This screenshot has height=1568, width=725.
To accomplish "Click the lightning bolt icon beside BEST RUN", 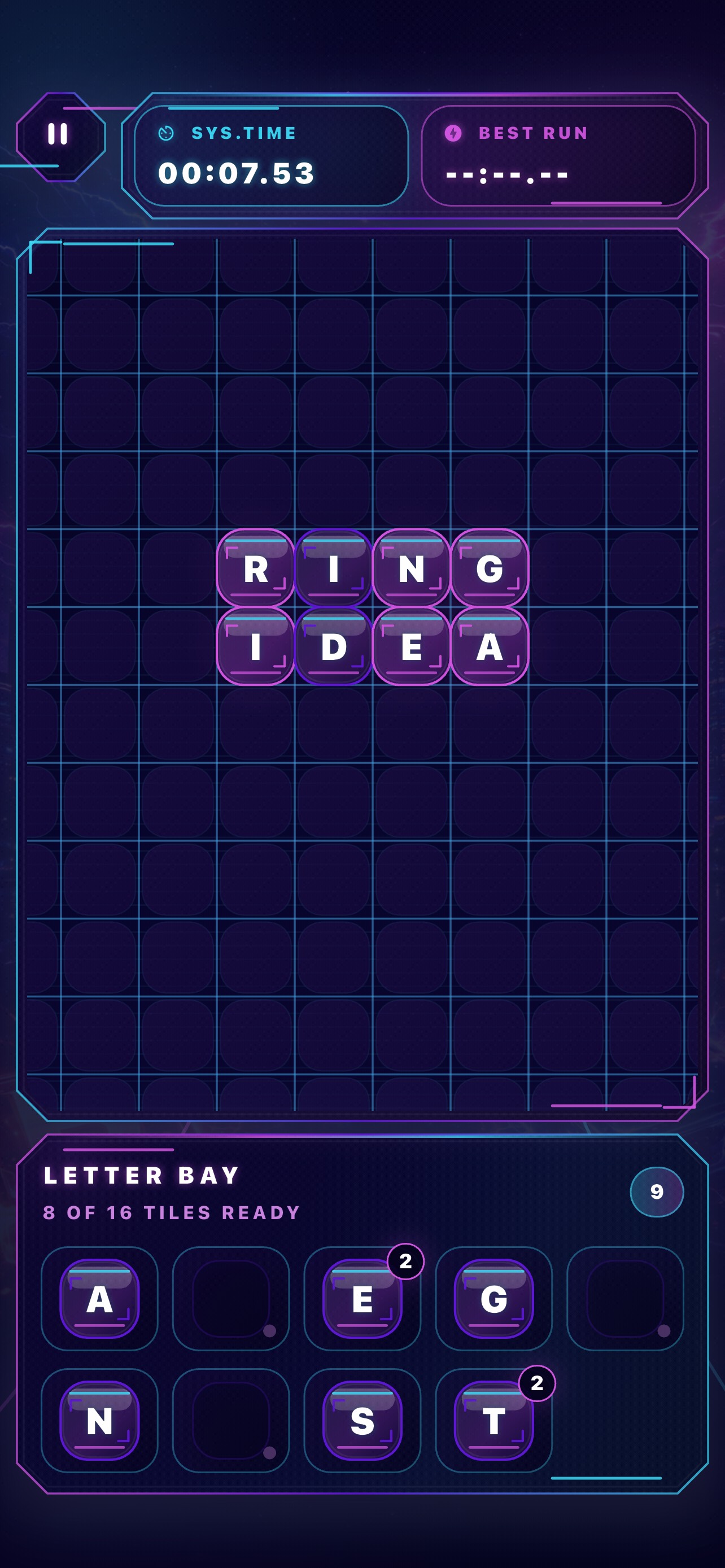I will pyautogui.click(x=453, y=133).
